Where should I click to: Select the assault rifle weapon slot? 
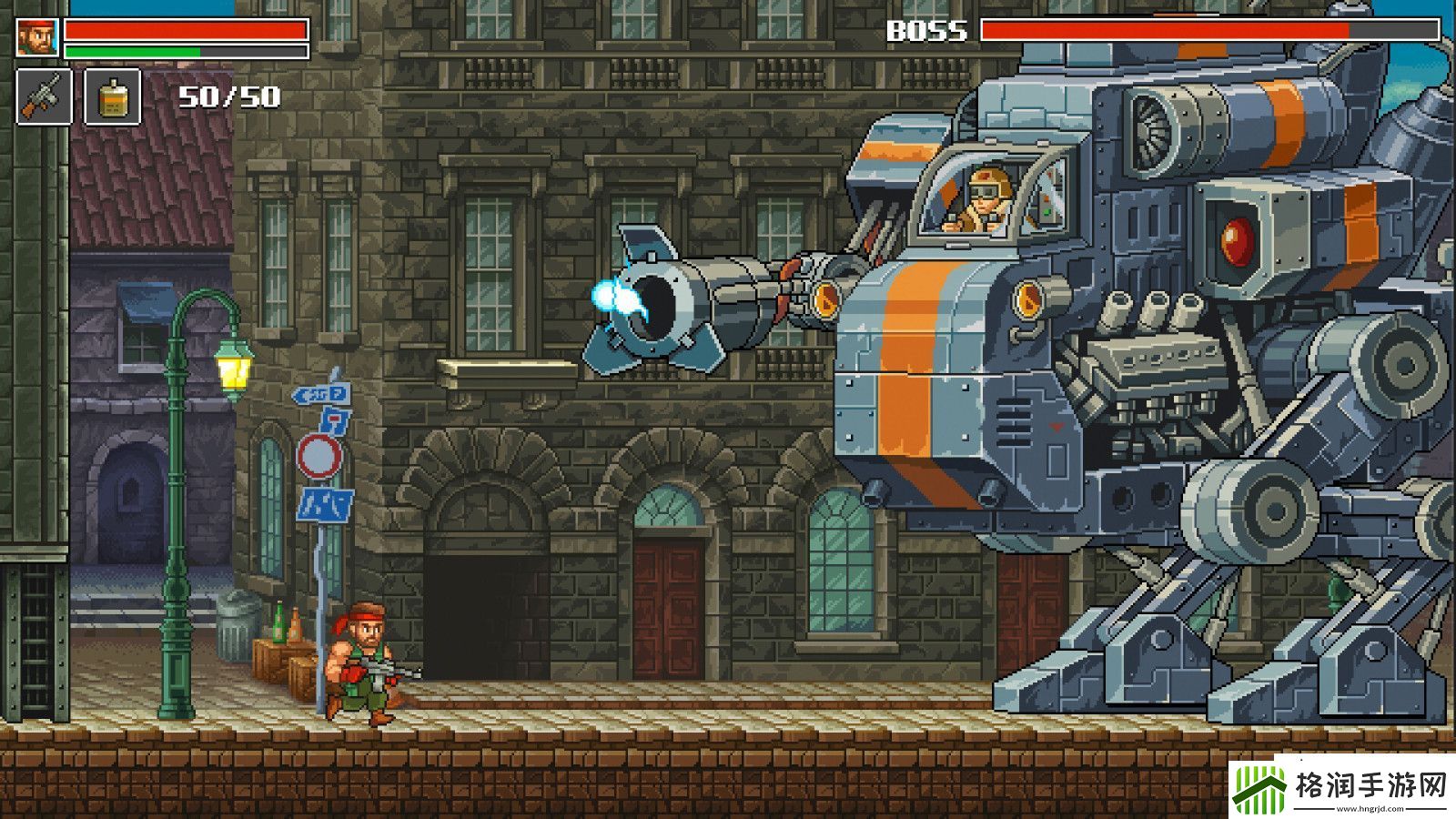(44, 96)
